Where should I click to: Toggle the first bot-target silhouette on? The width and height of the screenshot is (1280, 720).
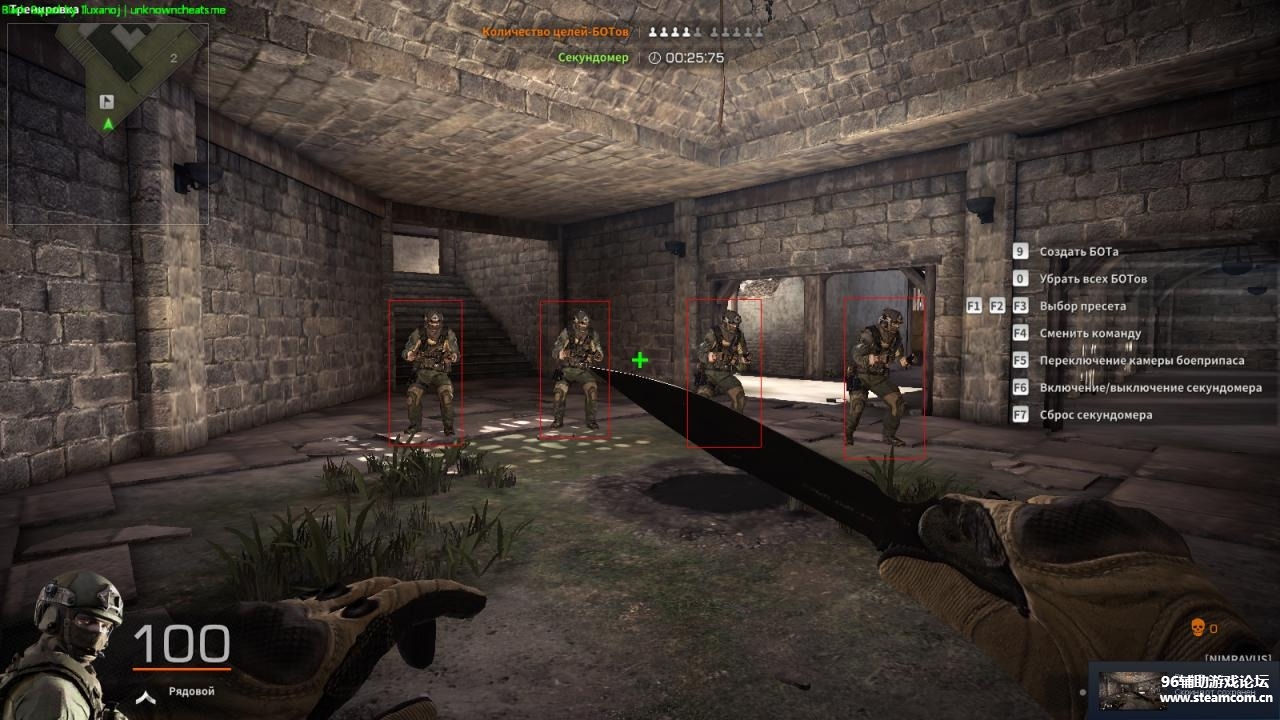point(652,31)
